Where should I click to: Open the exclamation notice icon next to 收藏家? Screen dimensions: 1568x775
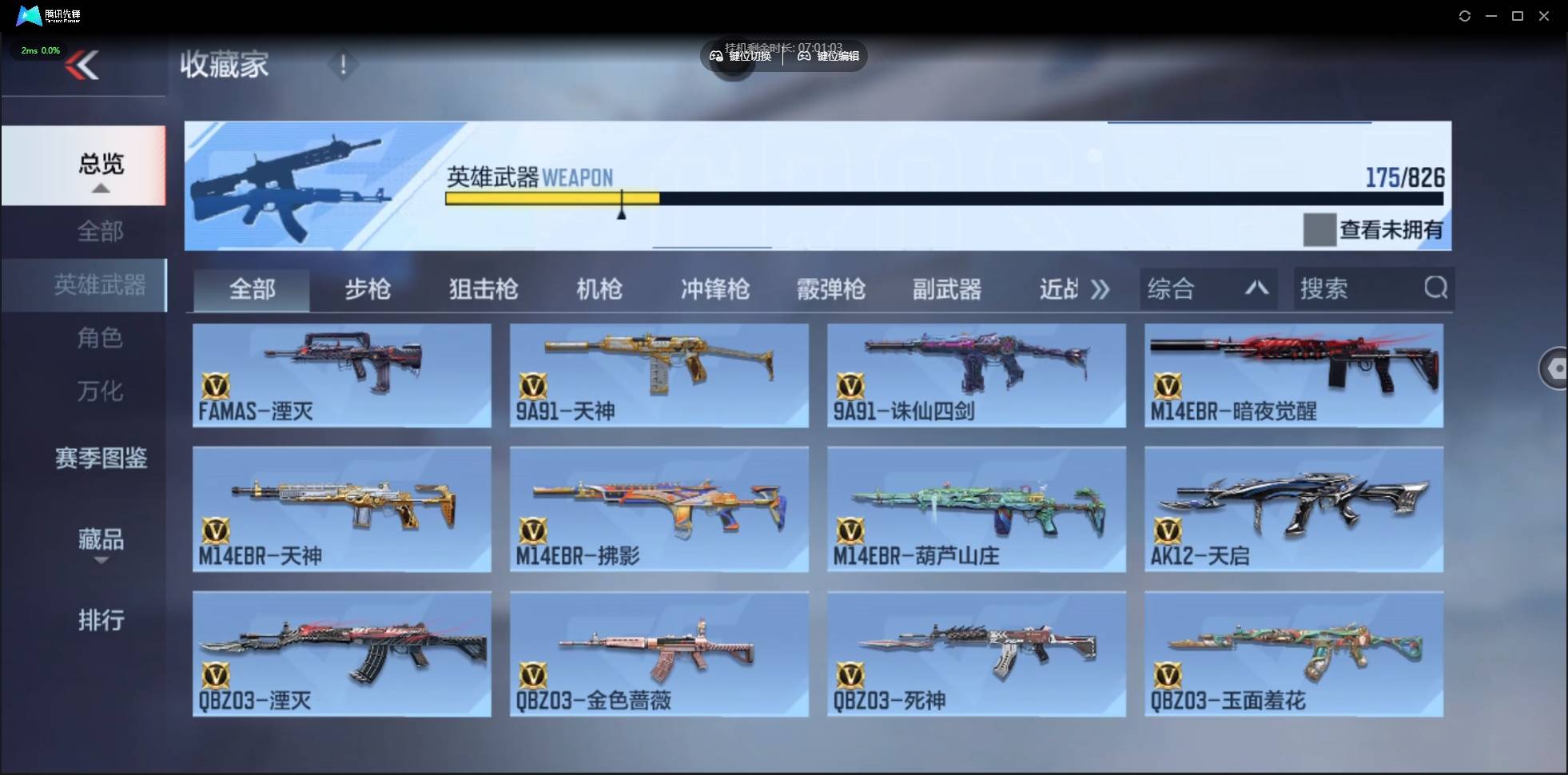coord(343,64)
